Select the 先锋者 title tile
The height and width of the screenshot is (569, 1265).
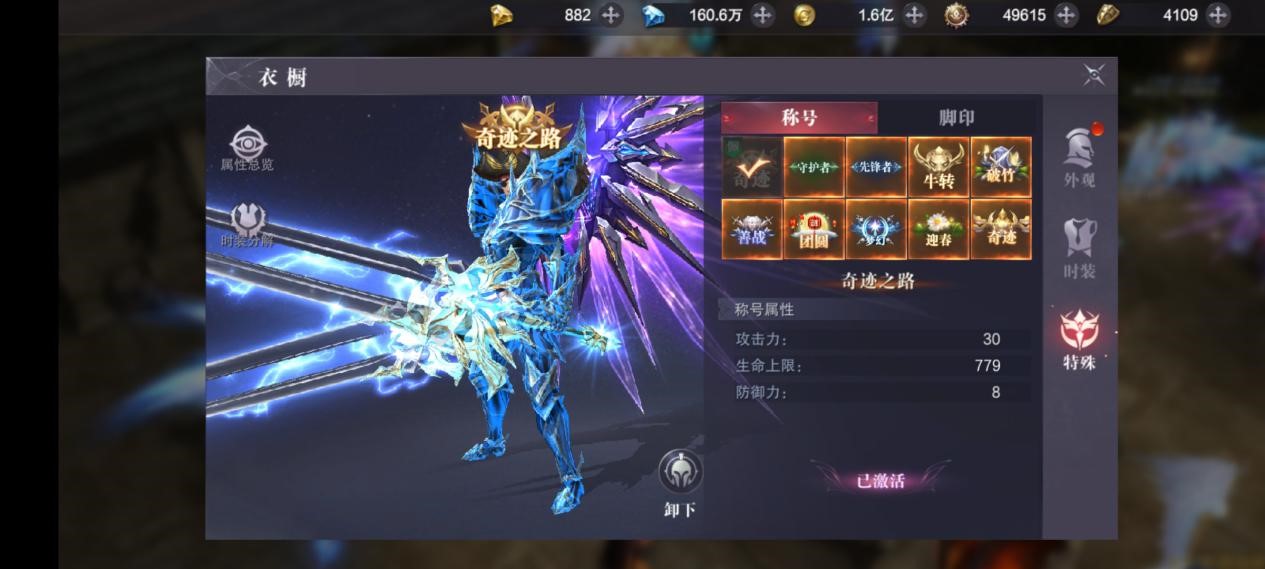(876, 167)
